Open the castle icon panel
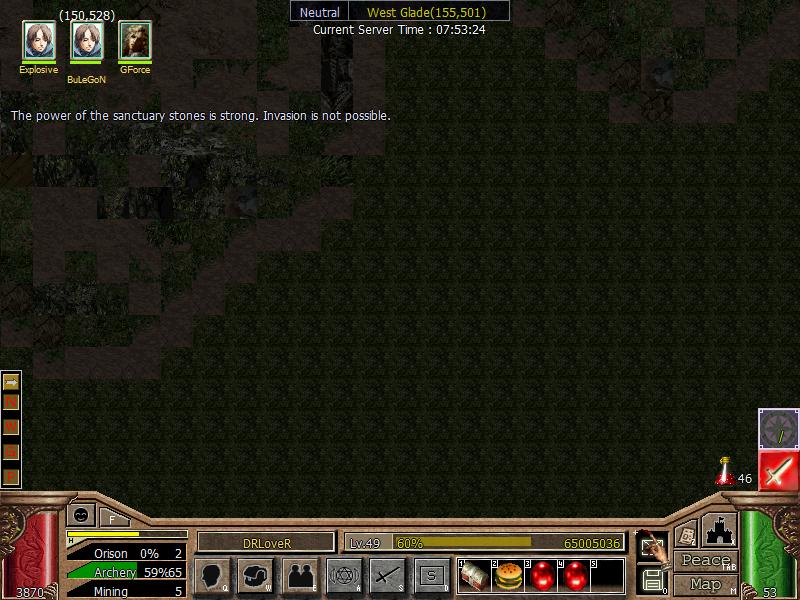 point(719,530)
